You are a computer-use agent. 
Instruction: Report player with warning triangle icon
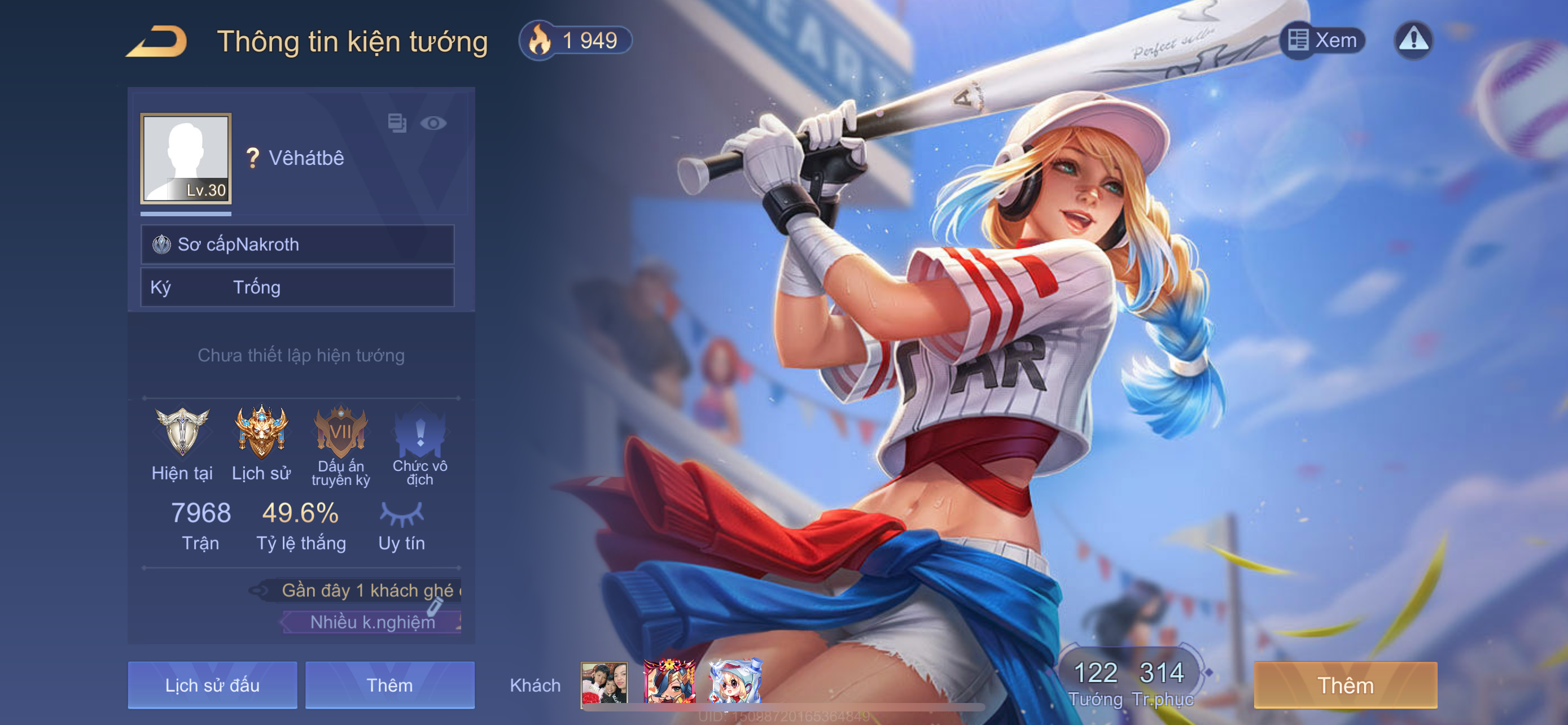[1413, 41]
